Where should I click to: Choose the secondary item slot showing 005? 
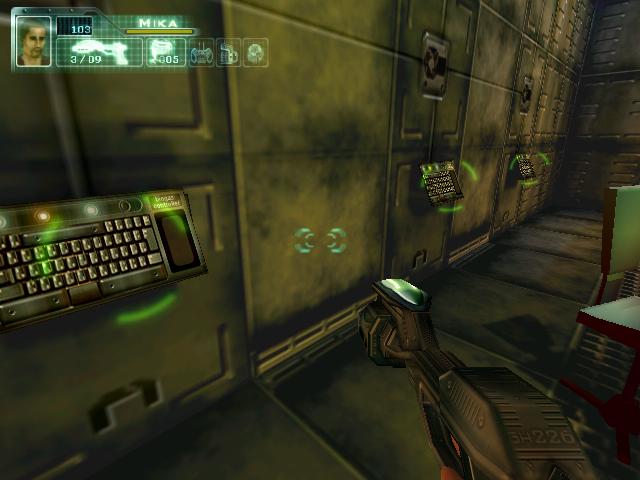[164, 51]
